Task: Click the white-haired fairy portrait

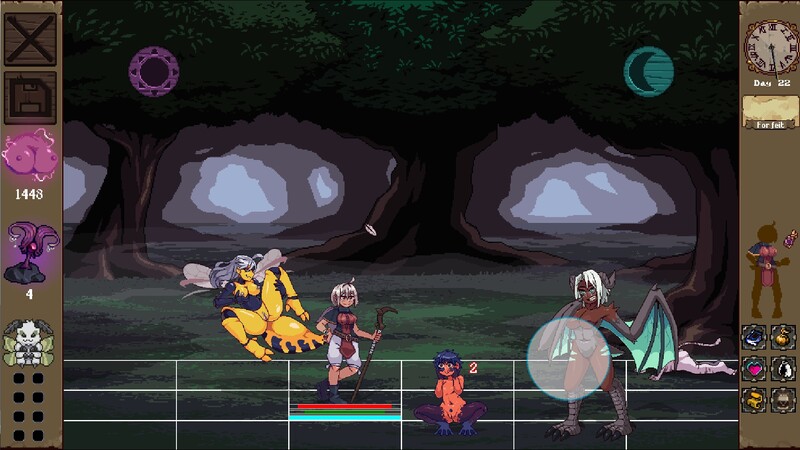Action: (28, 342)
